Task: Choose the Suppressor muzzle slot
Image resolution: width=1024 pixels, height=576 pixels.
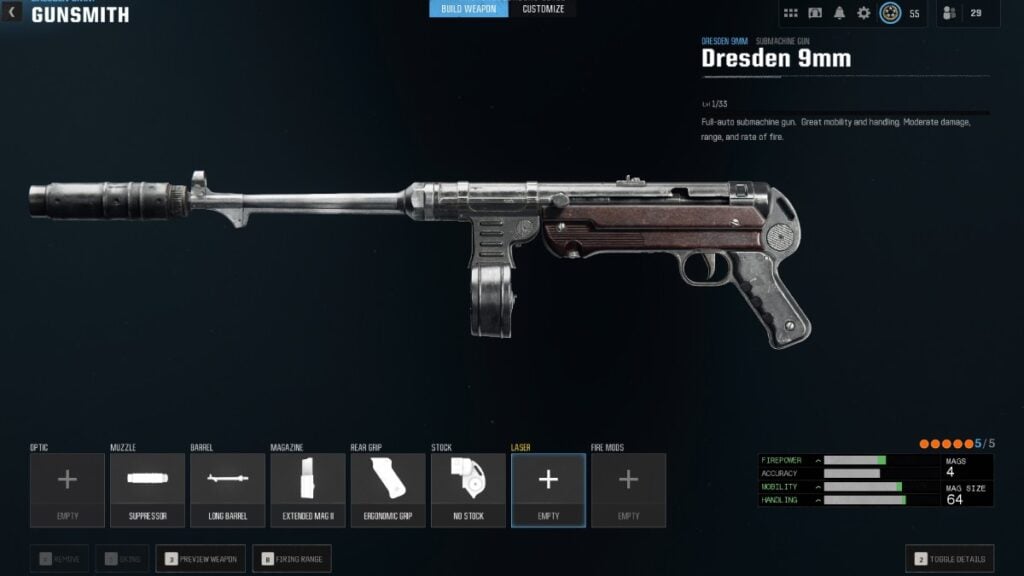Action: (x=147, y=489)
